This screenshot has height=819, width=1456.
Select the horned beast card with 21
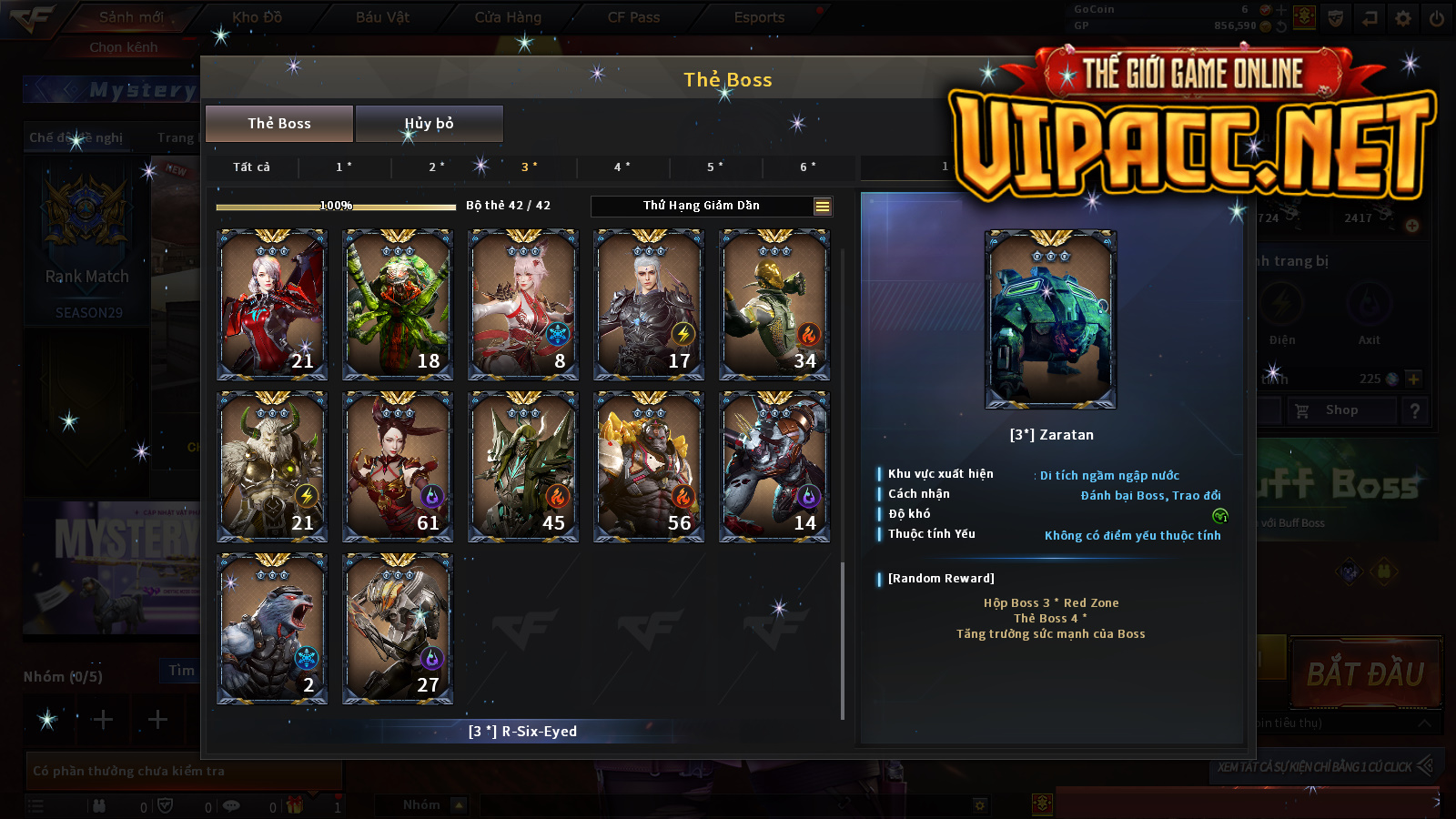point(272,467)
